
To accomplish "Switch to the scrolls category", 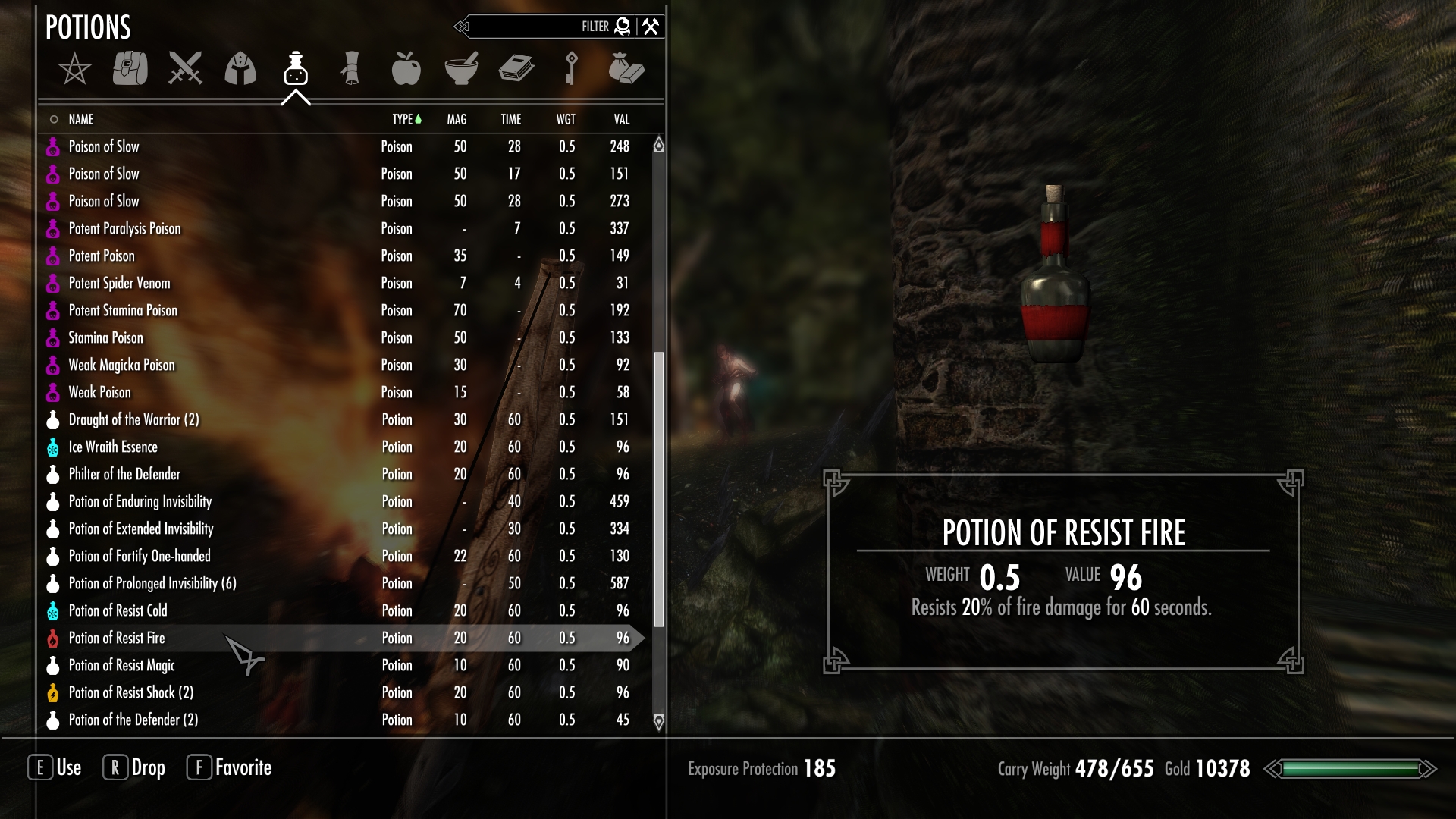I will (x=351, y=68).
